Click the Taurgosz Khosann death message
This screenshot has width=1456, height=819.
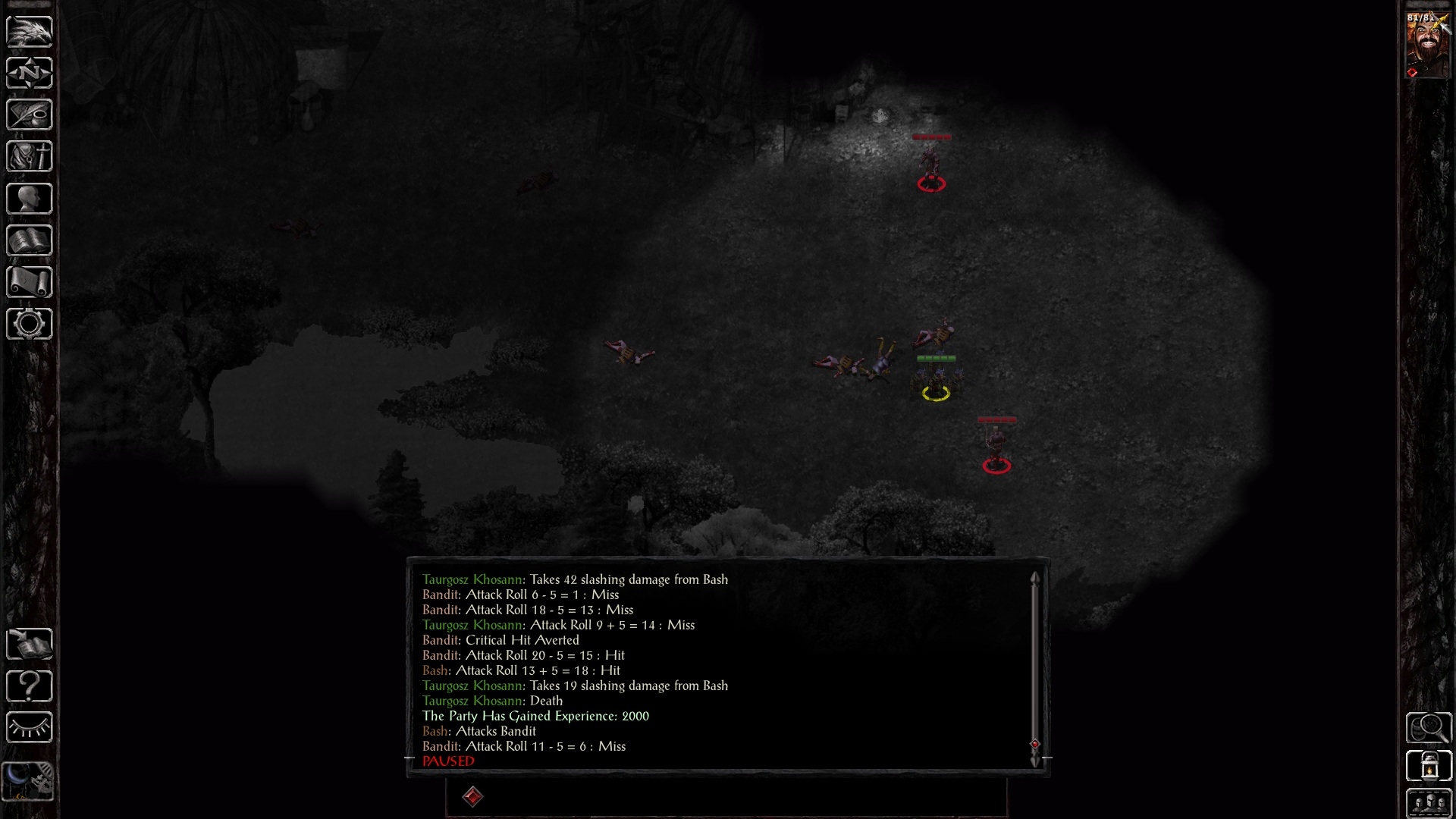click(492, 701)
